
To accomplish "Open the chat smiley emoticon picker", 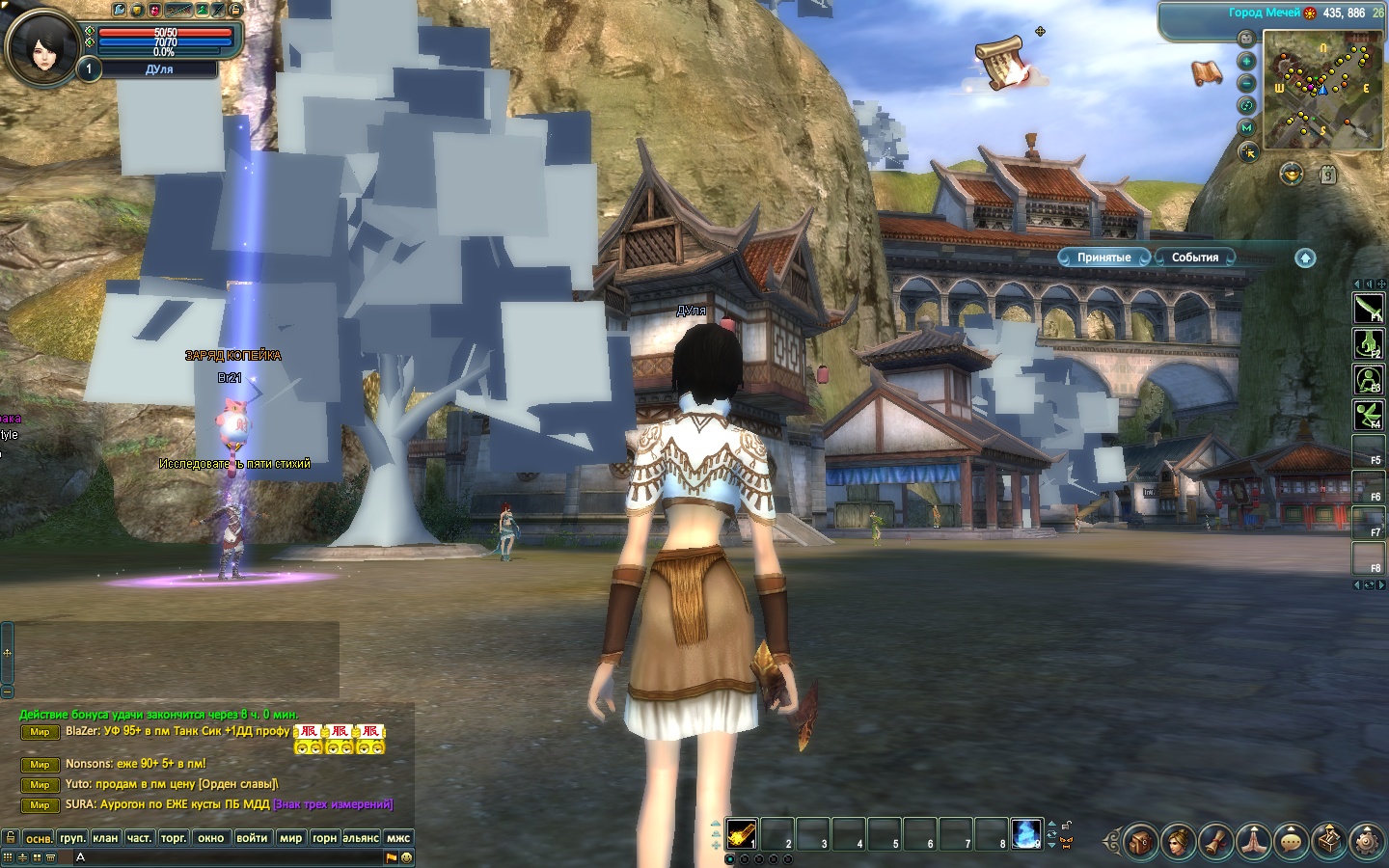I will coord(406,857).
